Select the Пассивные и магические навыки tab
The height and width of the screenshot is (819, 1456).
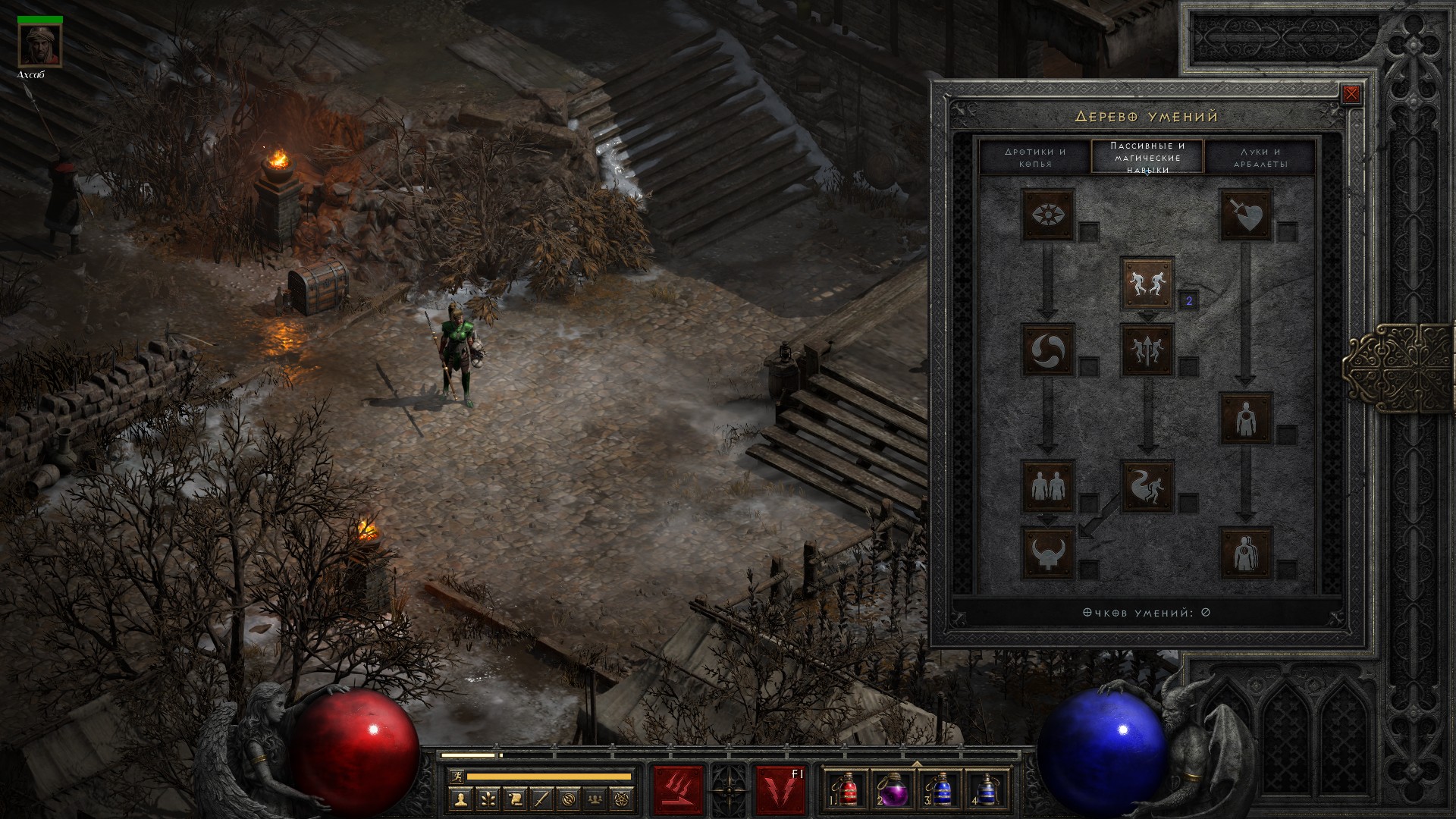point(1147,157)
